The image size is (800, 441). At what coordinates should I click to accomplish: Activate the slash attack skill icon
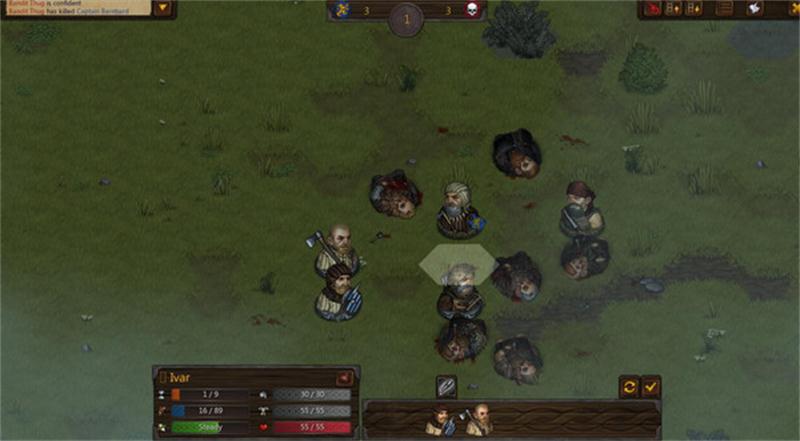tap(447, 386)
